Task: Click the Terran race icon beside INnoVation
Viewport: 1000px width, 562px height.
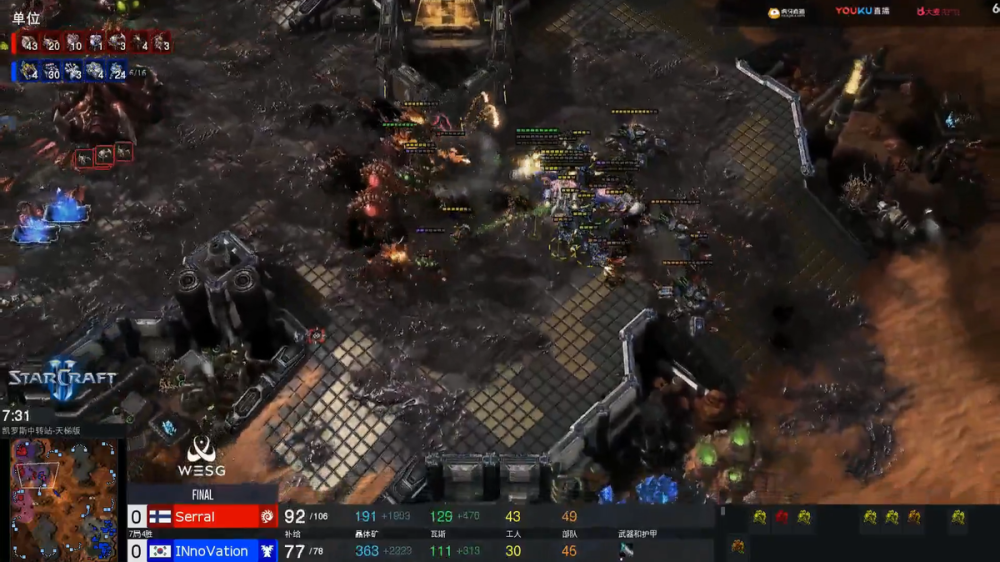Action: 267,551
